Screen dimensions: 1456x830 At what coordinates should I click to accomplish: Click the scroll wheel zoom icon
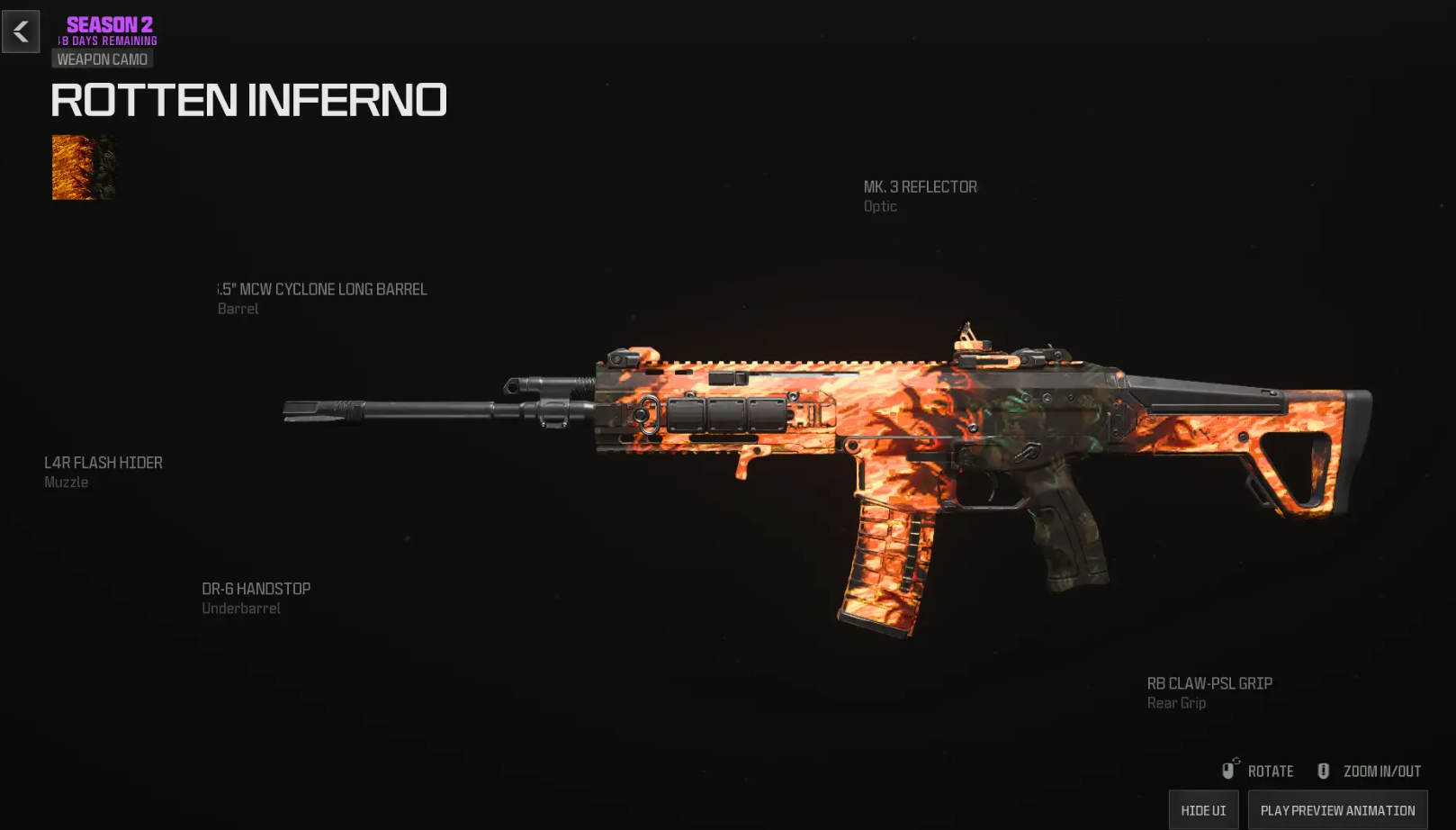tap(1323, 771)
